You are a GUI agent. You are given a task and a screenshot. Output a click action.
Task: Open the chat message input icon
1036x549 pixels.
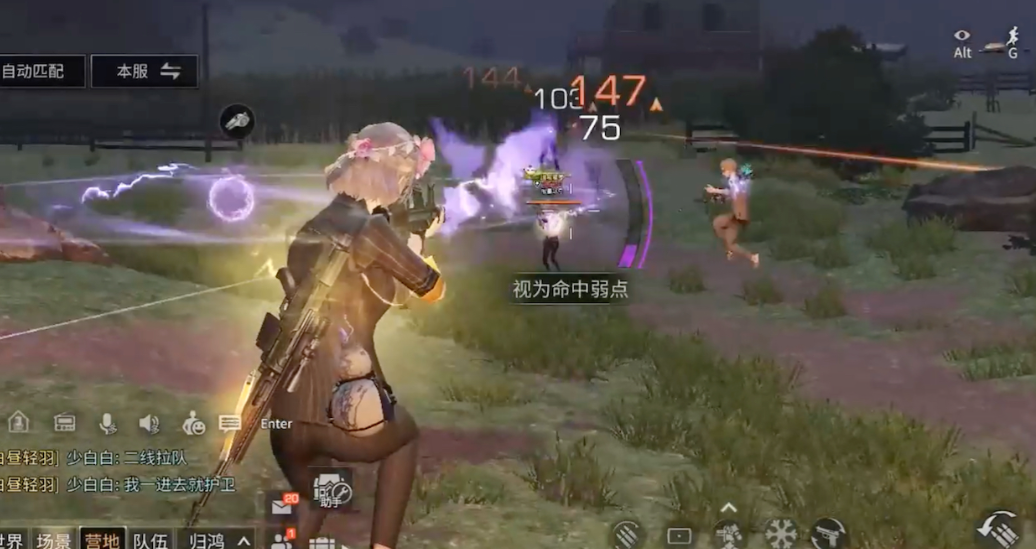(230, 423)
